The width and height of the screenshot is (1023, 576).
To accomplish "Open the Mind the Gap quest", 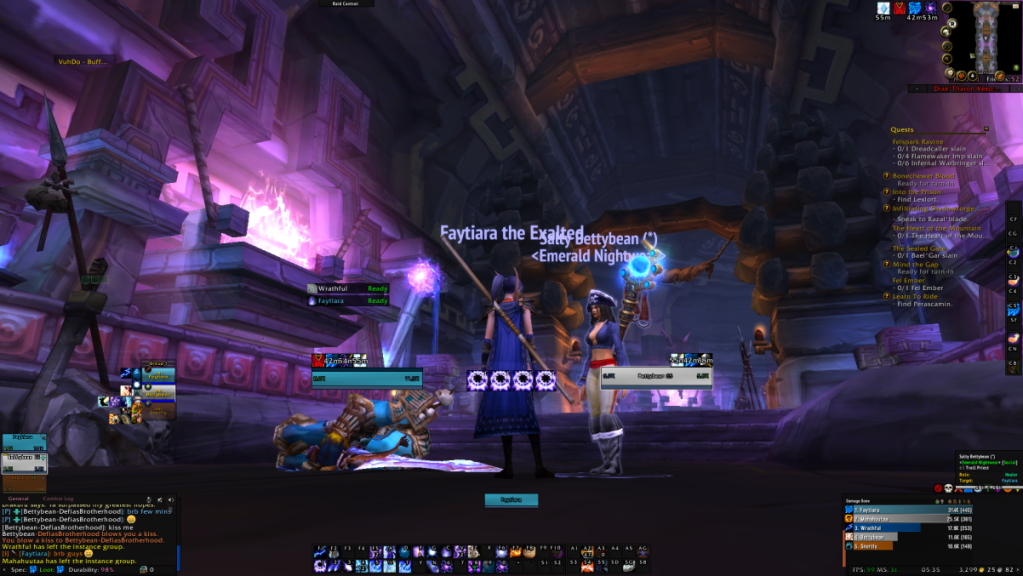I will 916,263.
